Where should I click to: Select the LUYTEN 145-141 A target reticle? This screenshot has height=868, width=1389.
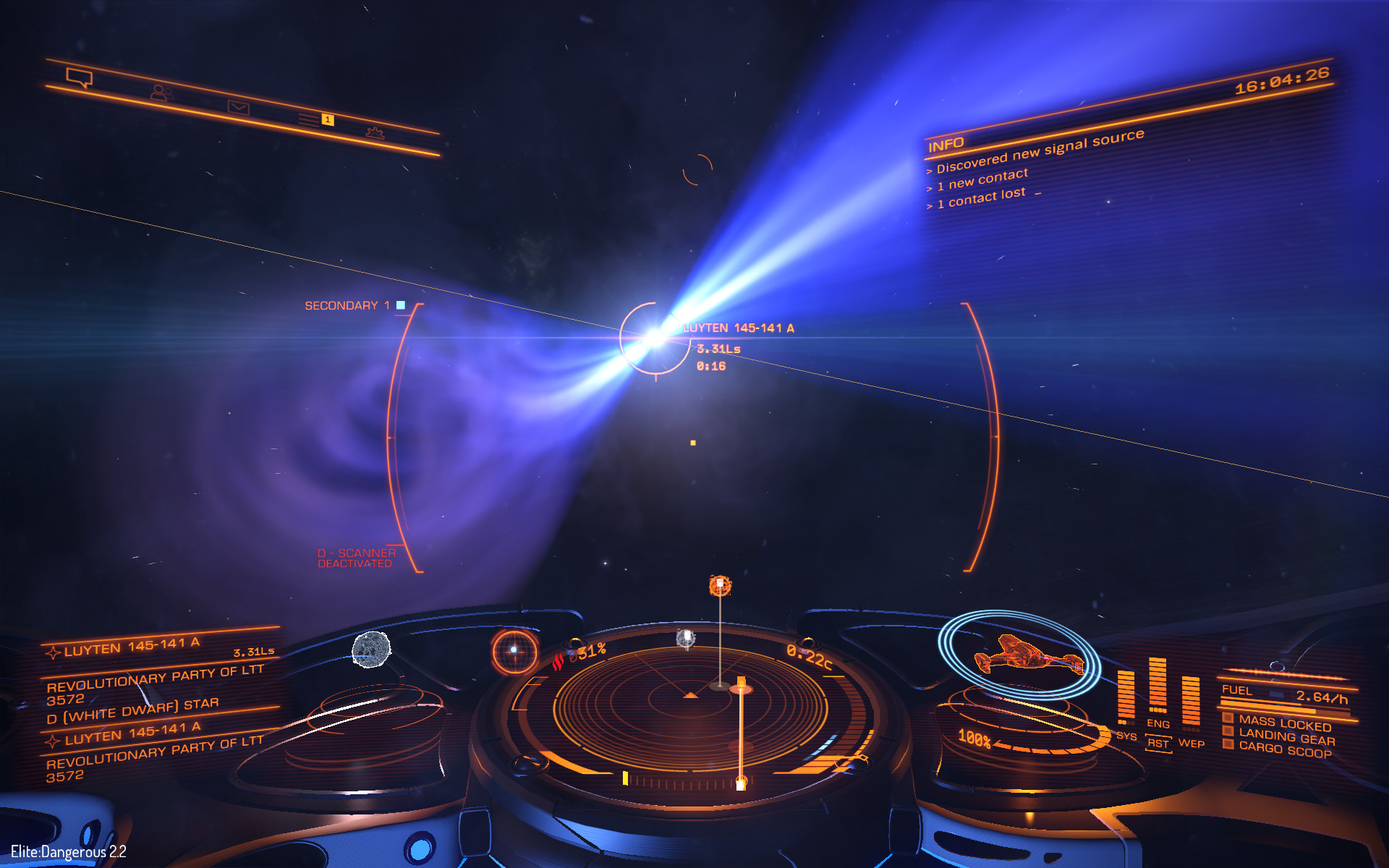[x=655, y=338]
